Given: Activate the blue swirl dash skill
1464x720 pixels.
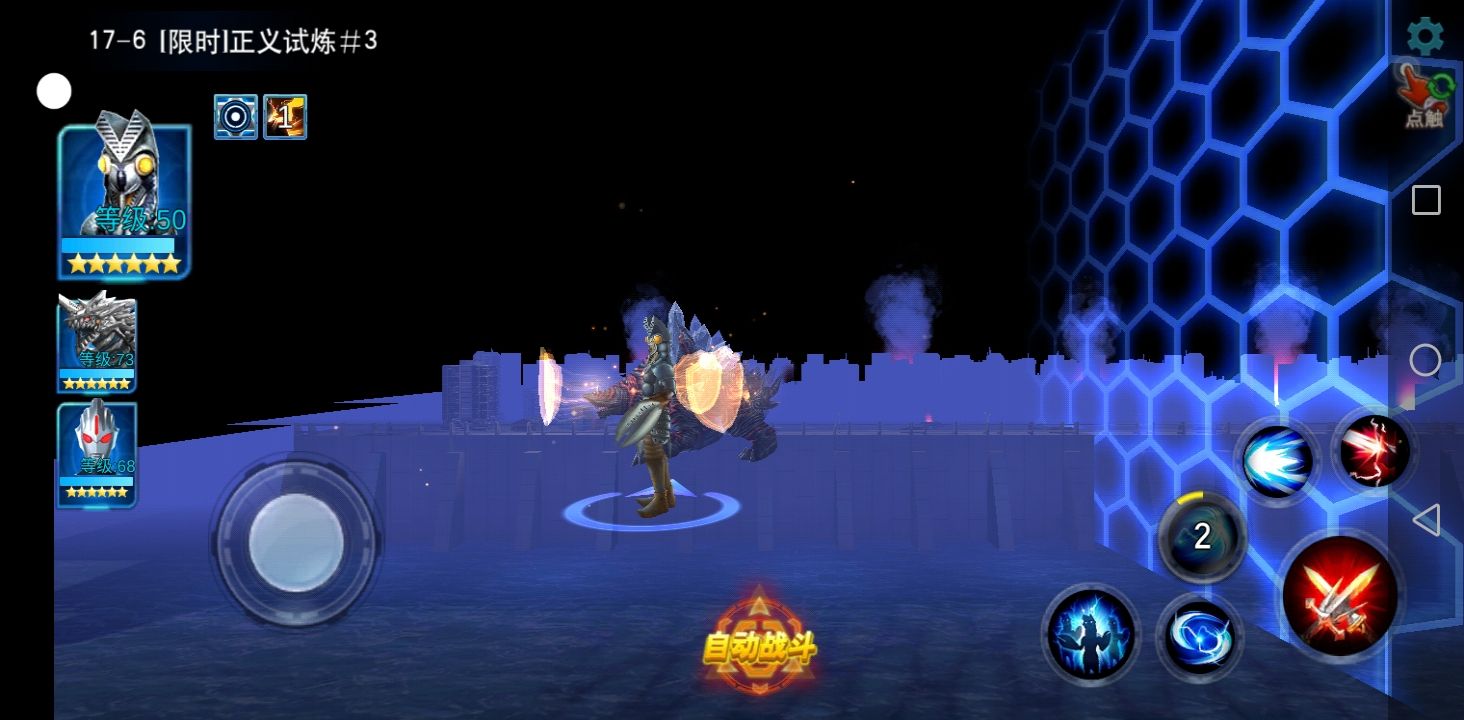Looking at the screenshot, I should tap(1199, 636).
